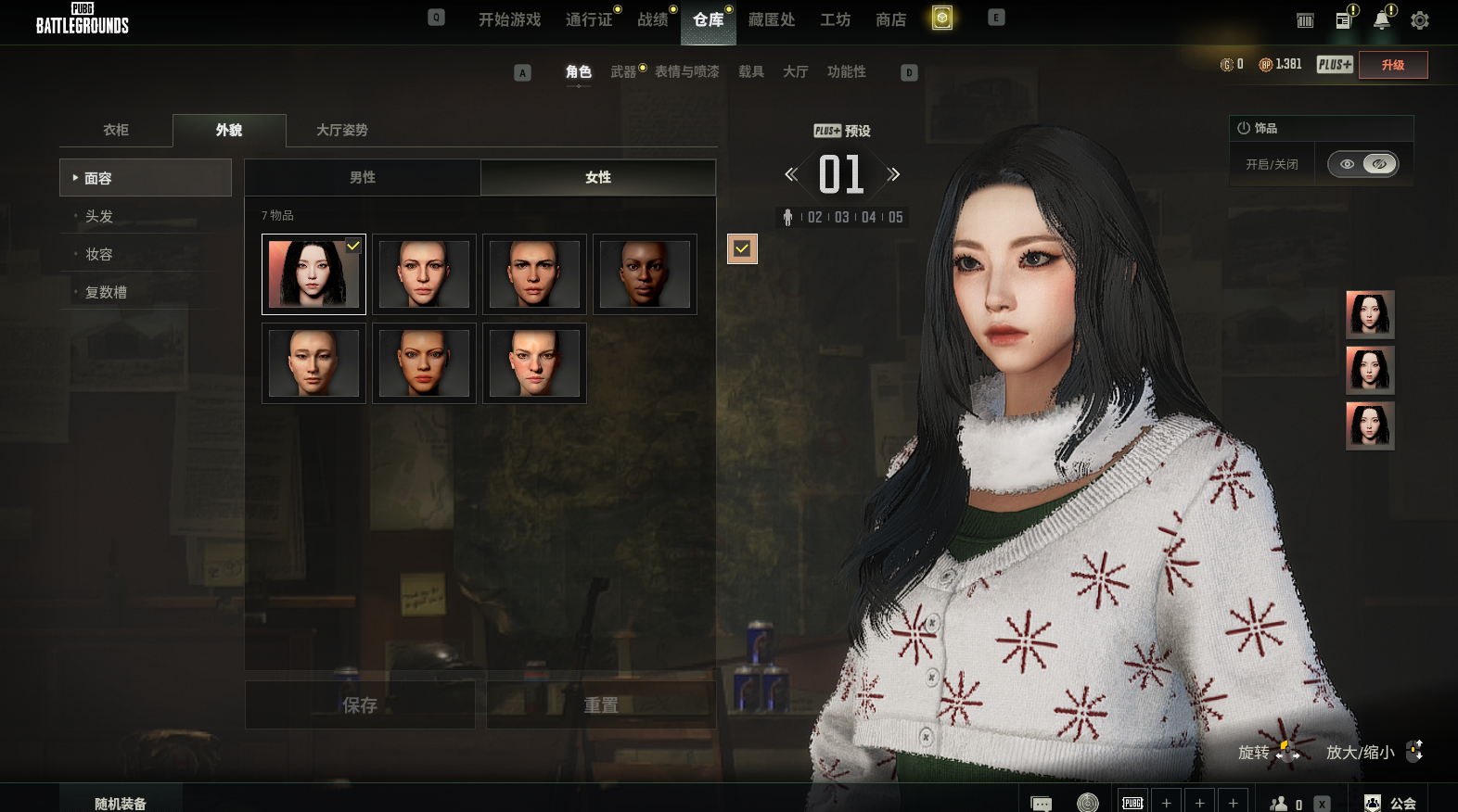This screenshot has width=1458, height=812.
Task: Switch to the 衣柜 wardrobe tab
Action: click(x=116, y=130)
